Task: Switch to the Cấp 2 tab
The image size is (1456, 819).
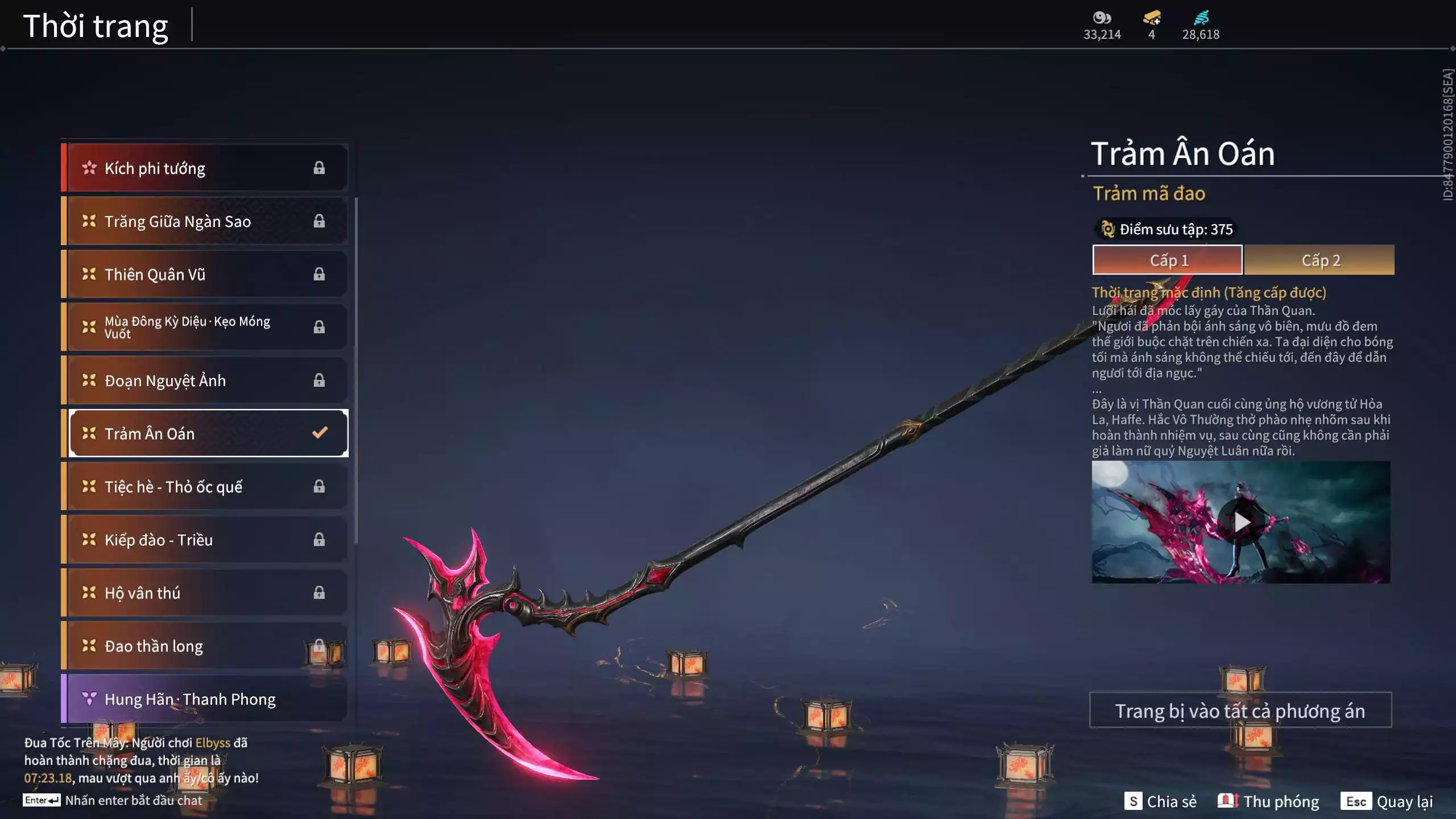Action: pyautogui.click(x=1320, y=260)
